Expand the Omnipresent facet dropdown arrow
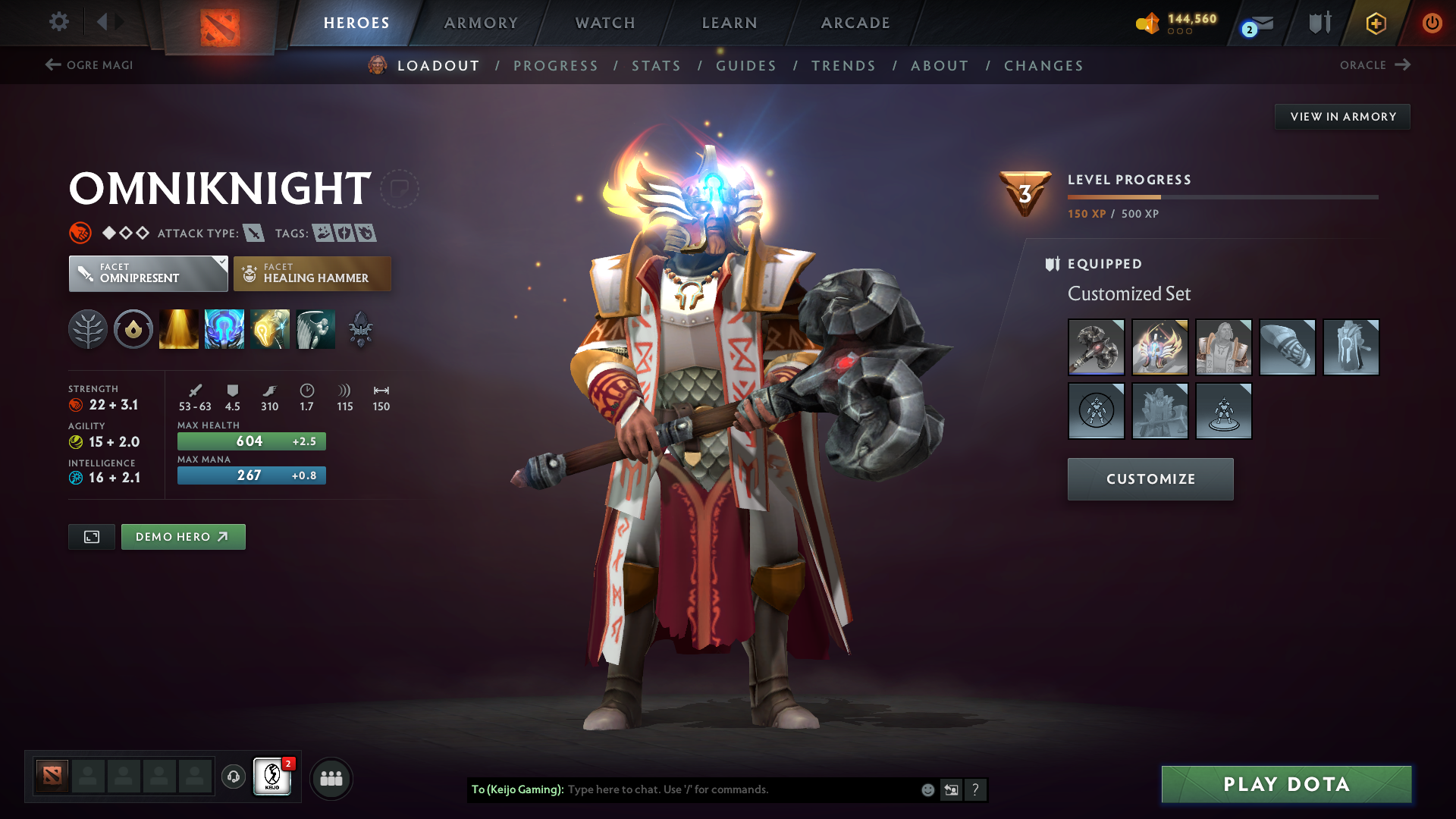 [x=221, y=264]
